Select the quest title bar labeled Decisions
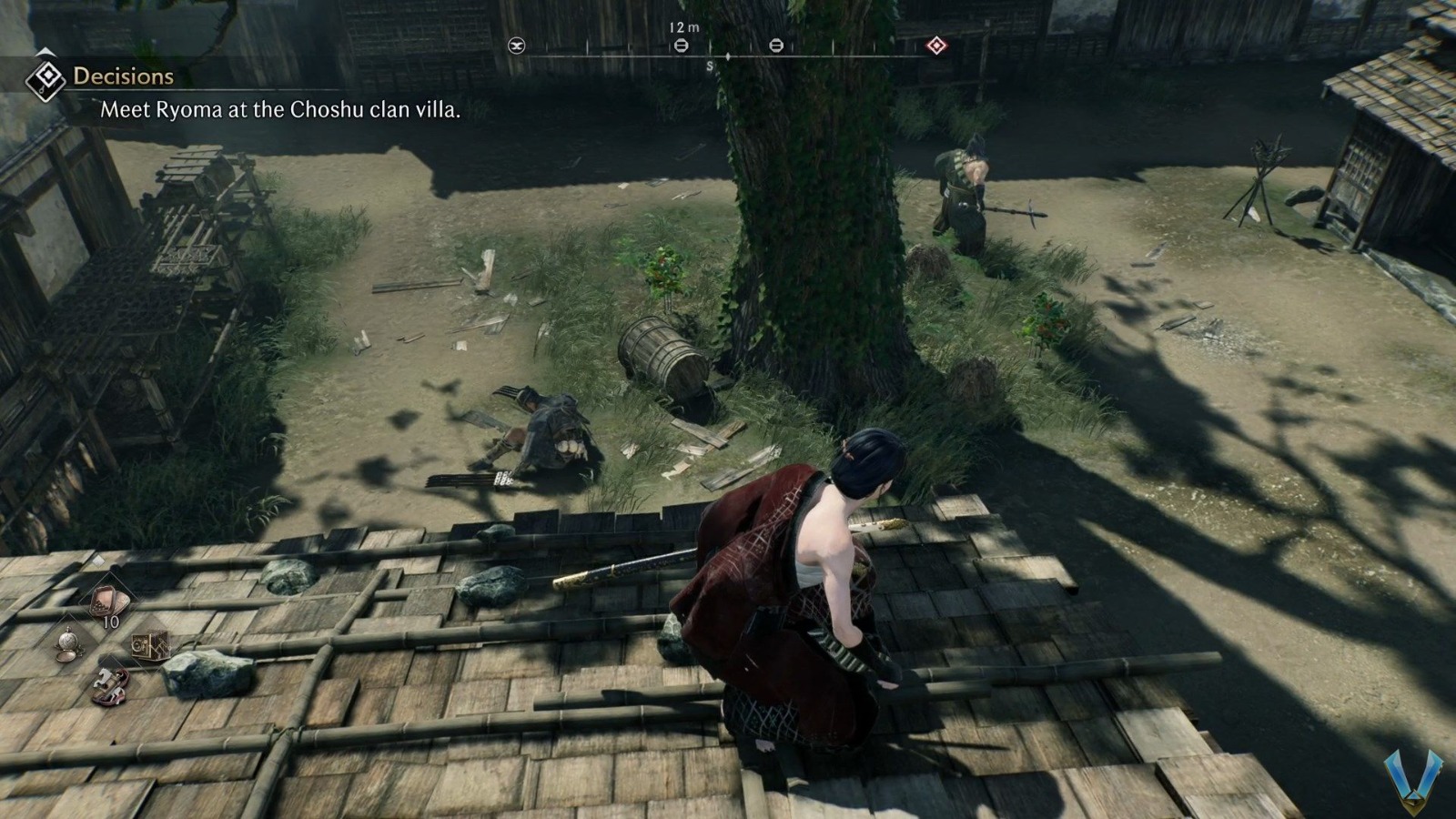This screenshot has width=1456, height=819. click(123, 77)
